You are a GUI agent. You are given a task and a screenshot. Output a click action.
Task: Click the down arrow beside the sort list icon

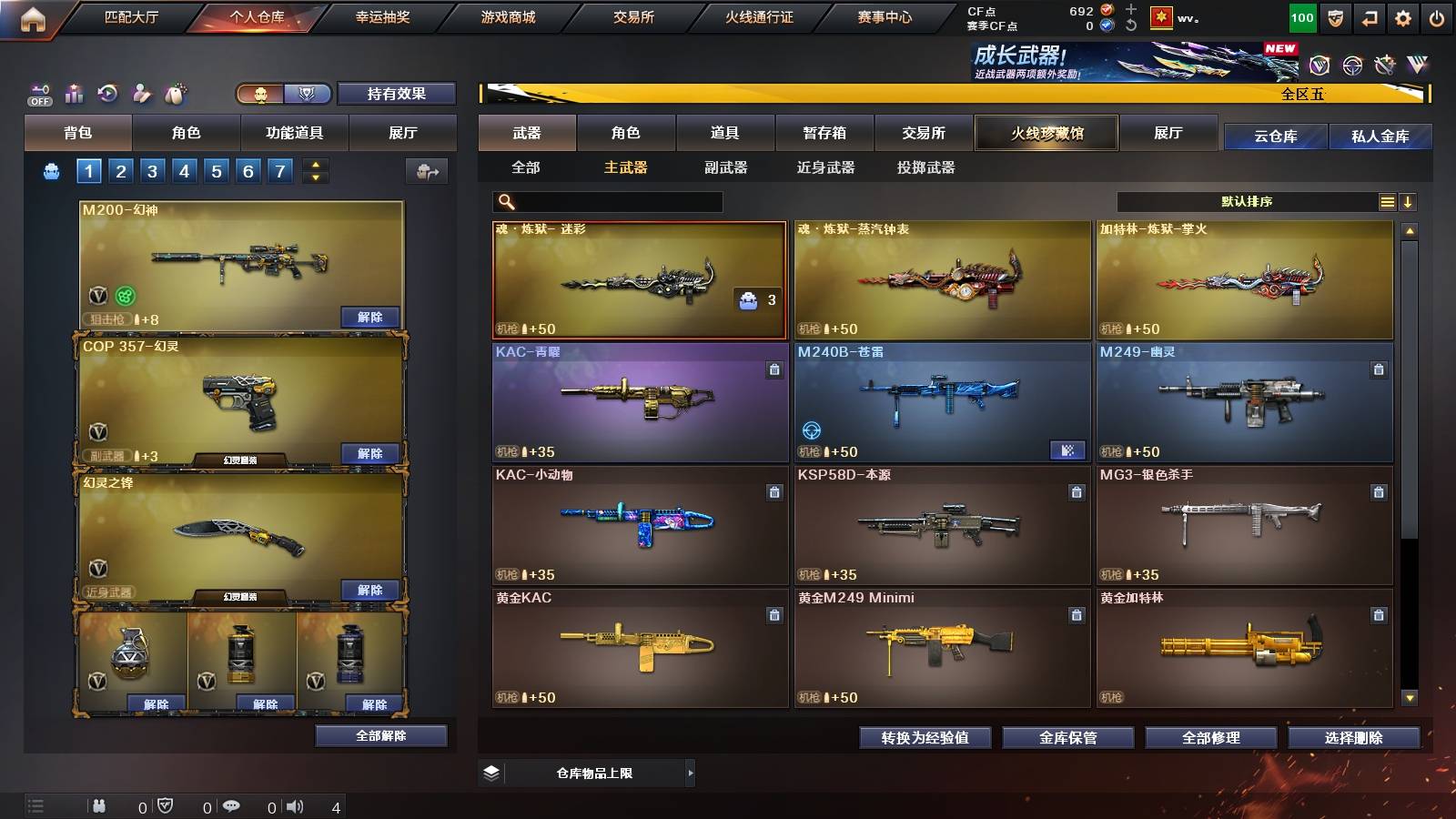[1408, 201]
